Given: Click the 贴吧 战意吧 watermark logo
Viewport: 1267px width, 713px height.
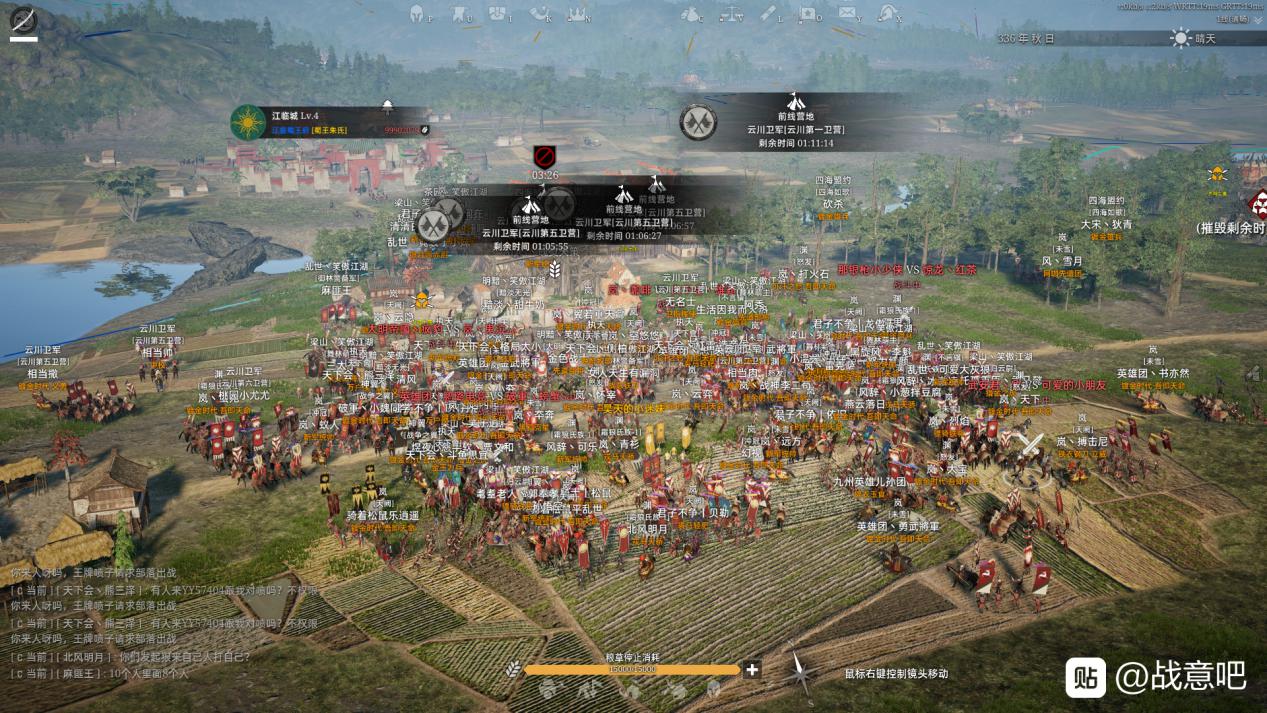Looking at the screenshot, I should coord(1155,676).
